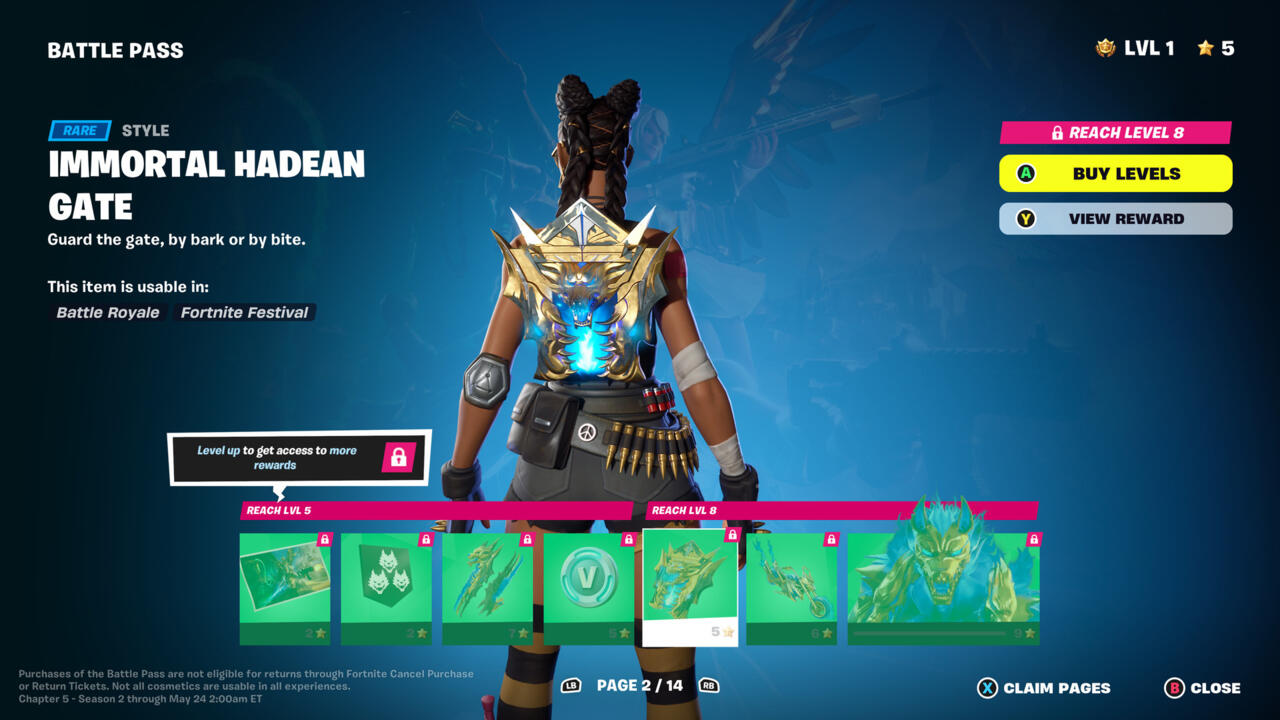Select the highlighted Hadean Gate style tile
The image size is (1280, 720).
click(x=690, y=587)
